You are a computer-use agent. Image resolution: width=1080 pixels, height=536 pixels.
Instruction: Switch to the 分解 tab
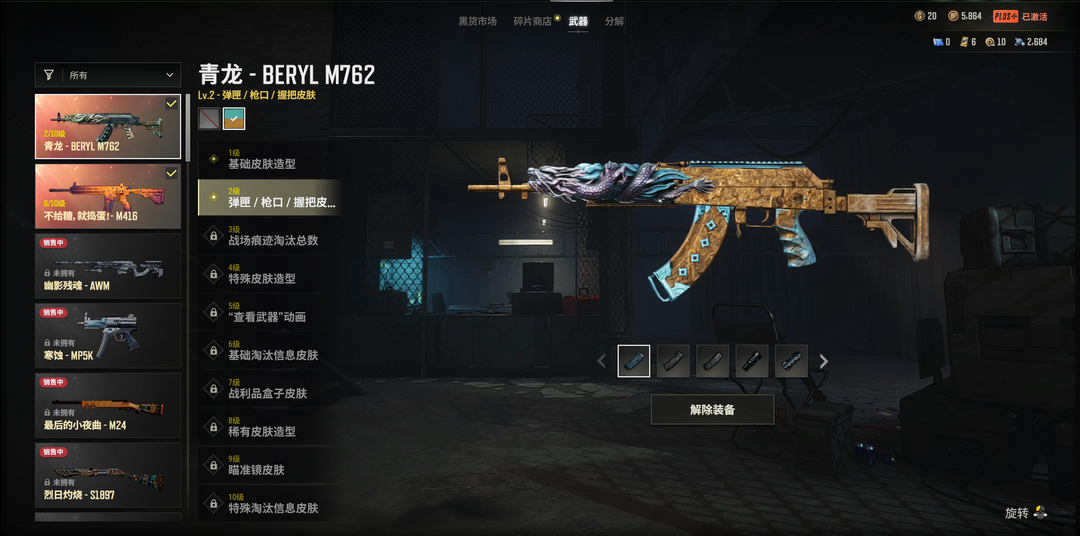tap(614, 21)
